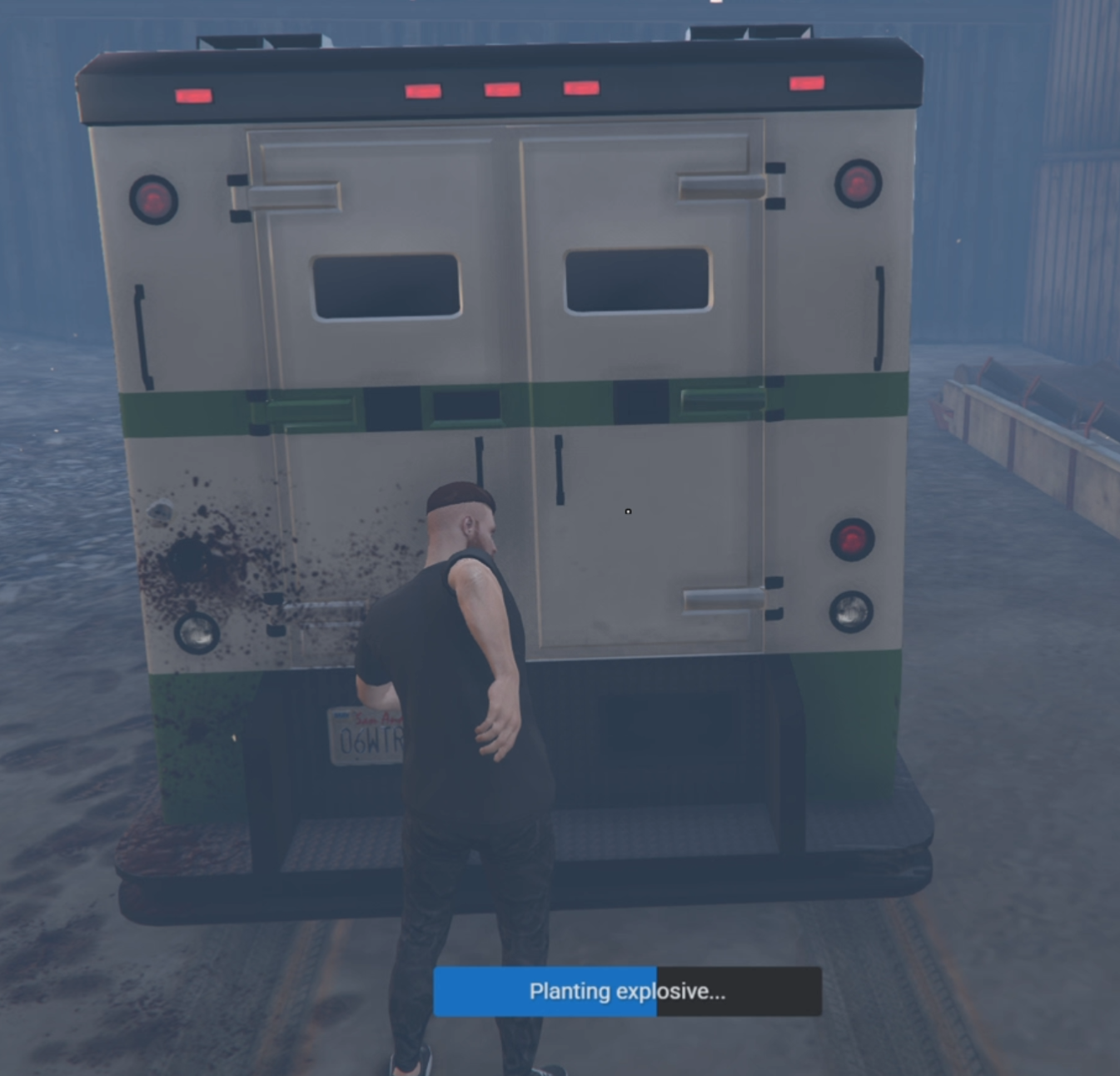This screenshot has width=1120, height=1076.
Task: Toggle the green stripe latch plate between the doors
Action: pyautogui.click(x=466, y=406)
